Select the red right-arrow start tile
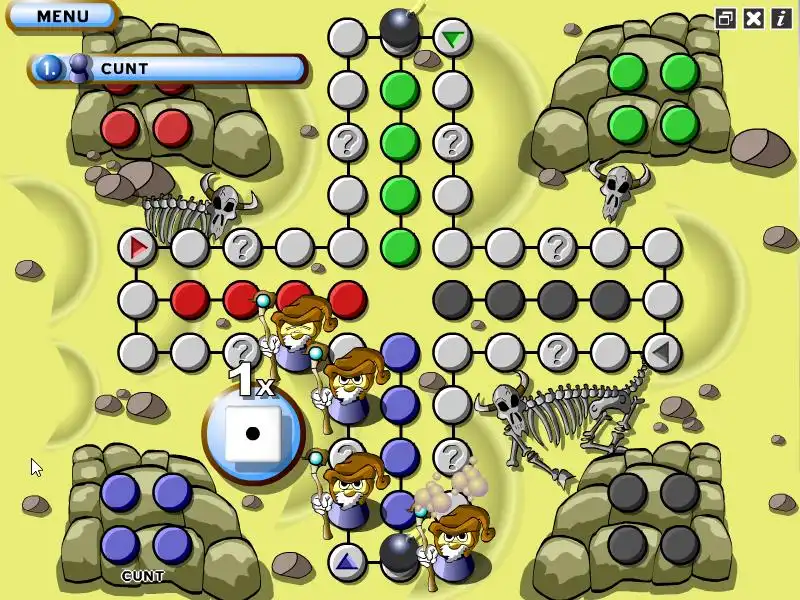This screenshot has width=800, height=600. (x=137, y=246)
